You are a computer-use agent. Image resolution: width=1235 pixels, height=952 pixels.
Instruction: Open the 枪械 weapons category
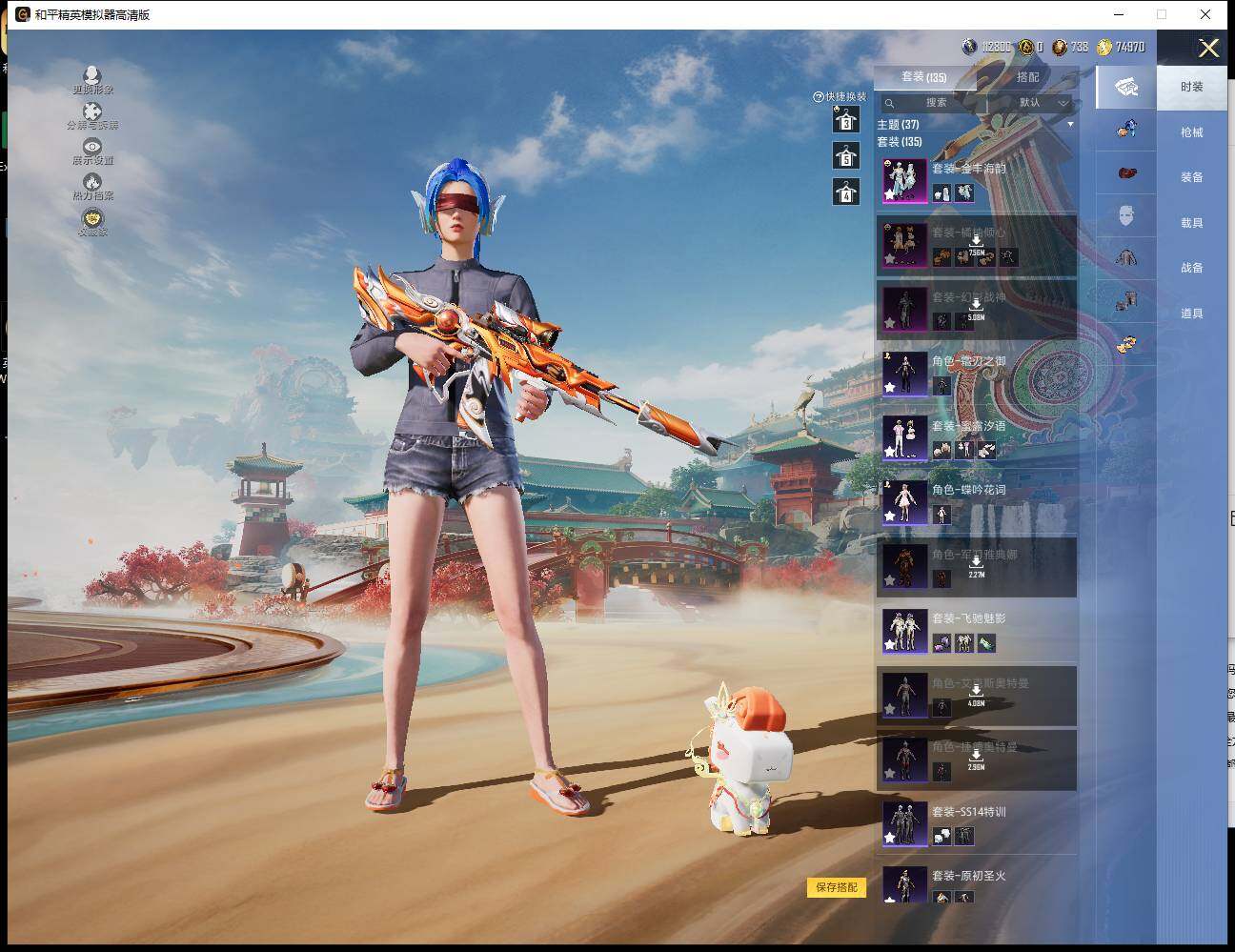pos(1191,132)
